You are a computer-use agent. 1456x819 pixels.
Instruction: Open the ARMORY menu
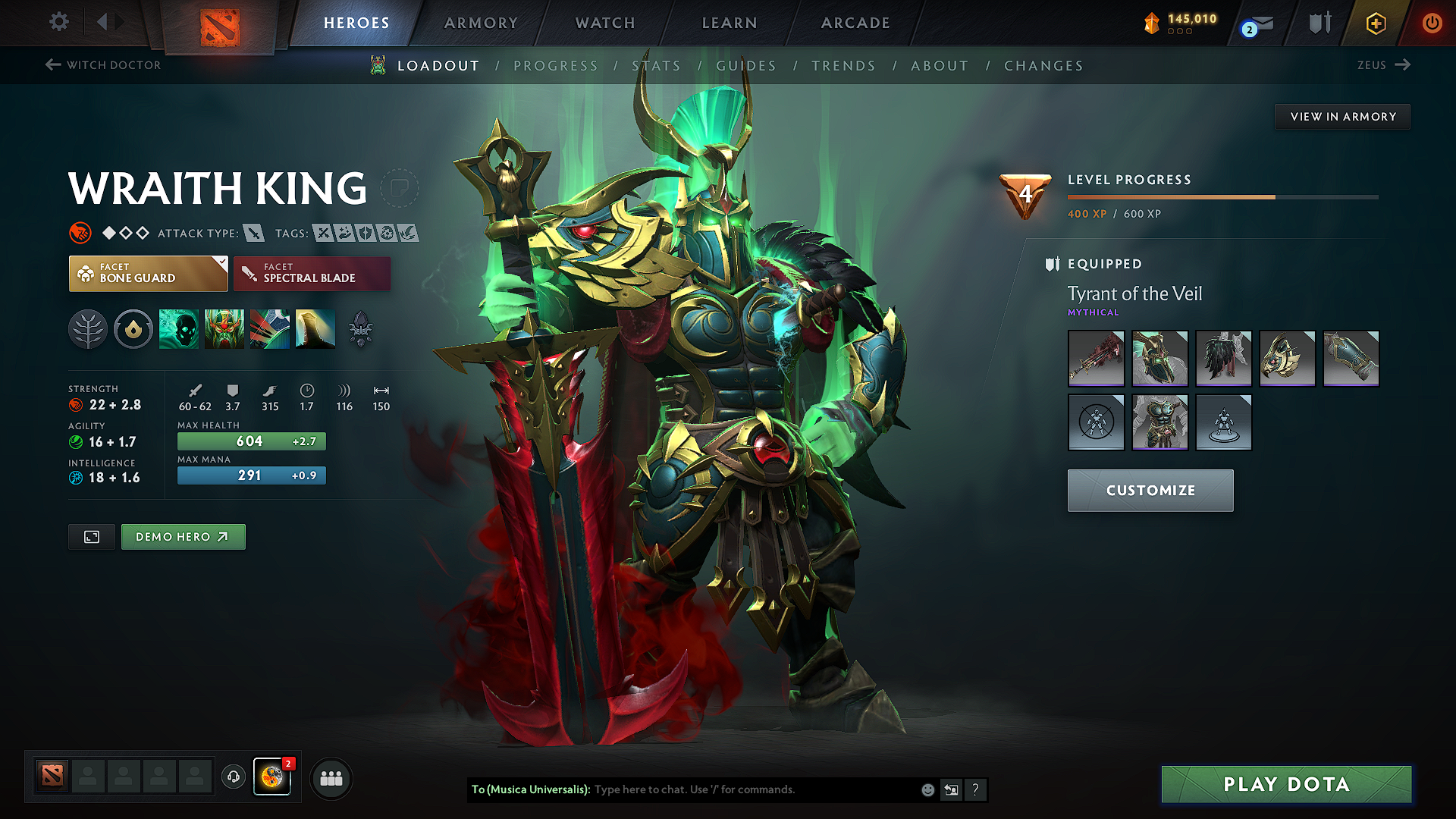pyautogui.click(x=480, y=23)
